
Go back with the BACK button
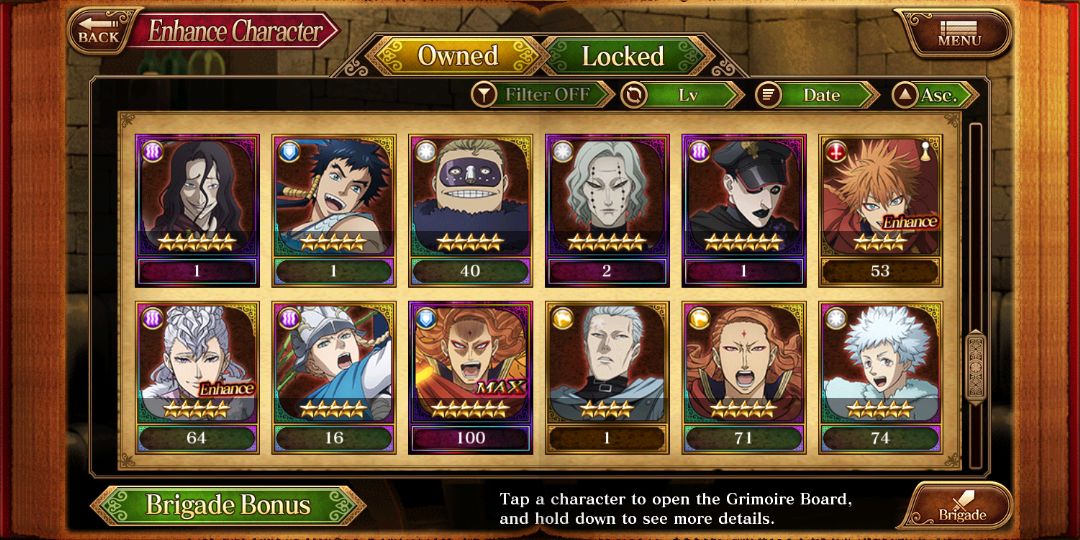pyautogui.click(x=97, y=31)
